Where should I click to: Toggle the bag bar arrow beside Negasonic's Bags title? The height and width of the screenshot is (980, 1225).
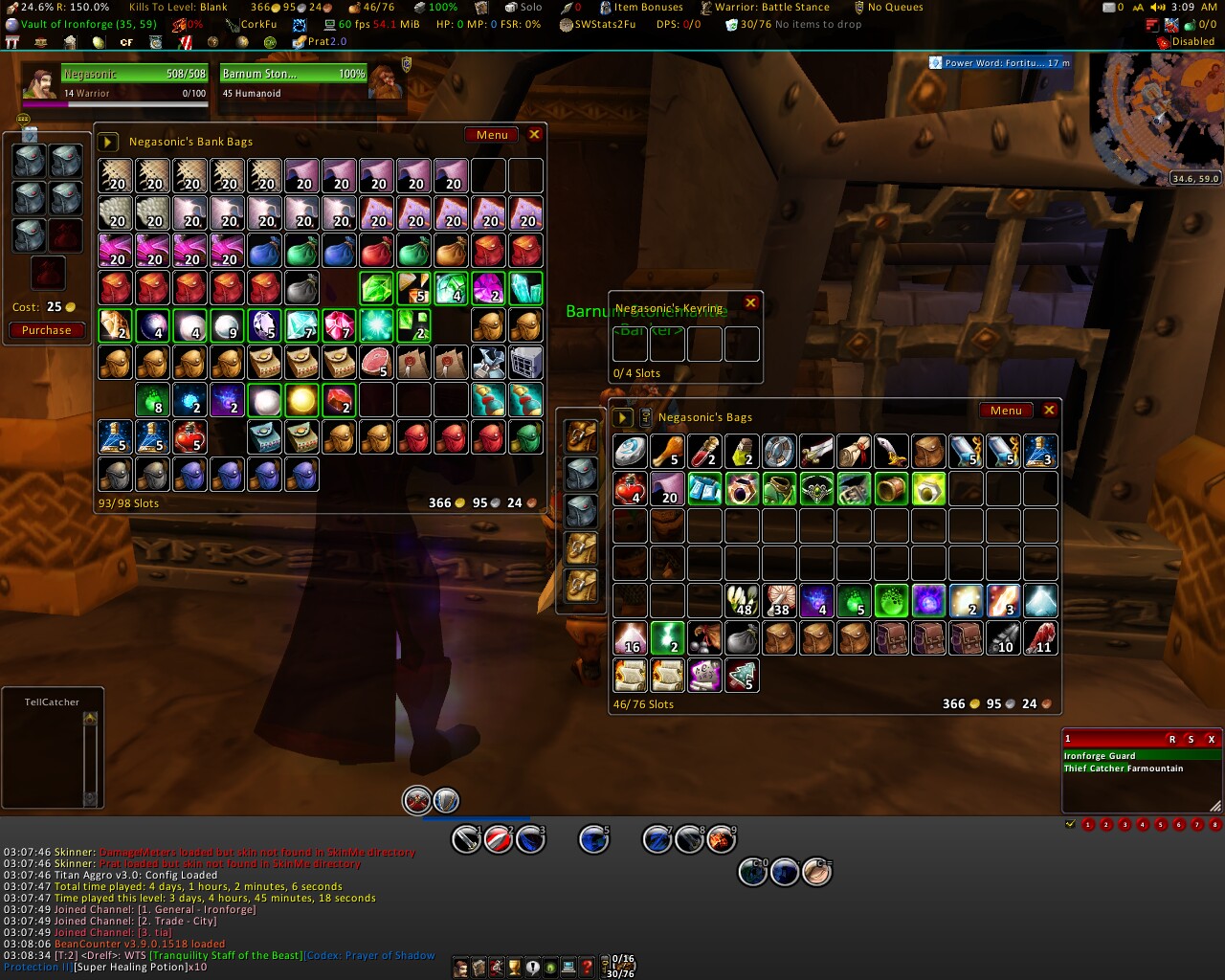pyautogui.click(x=623, y=417)
